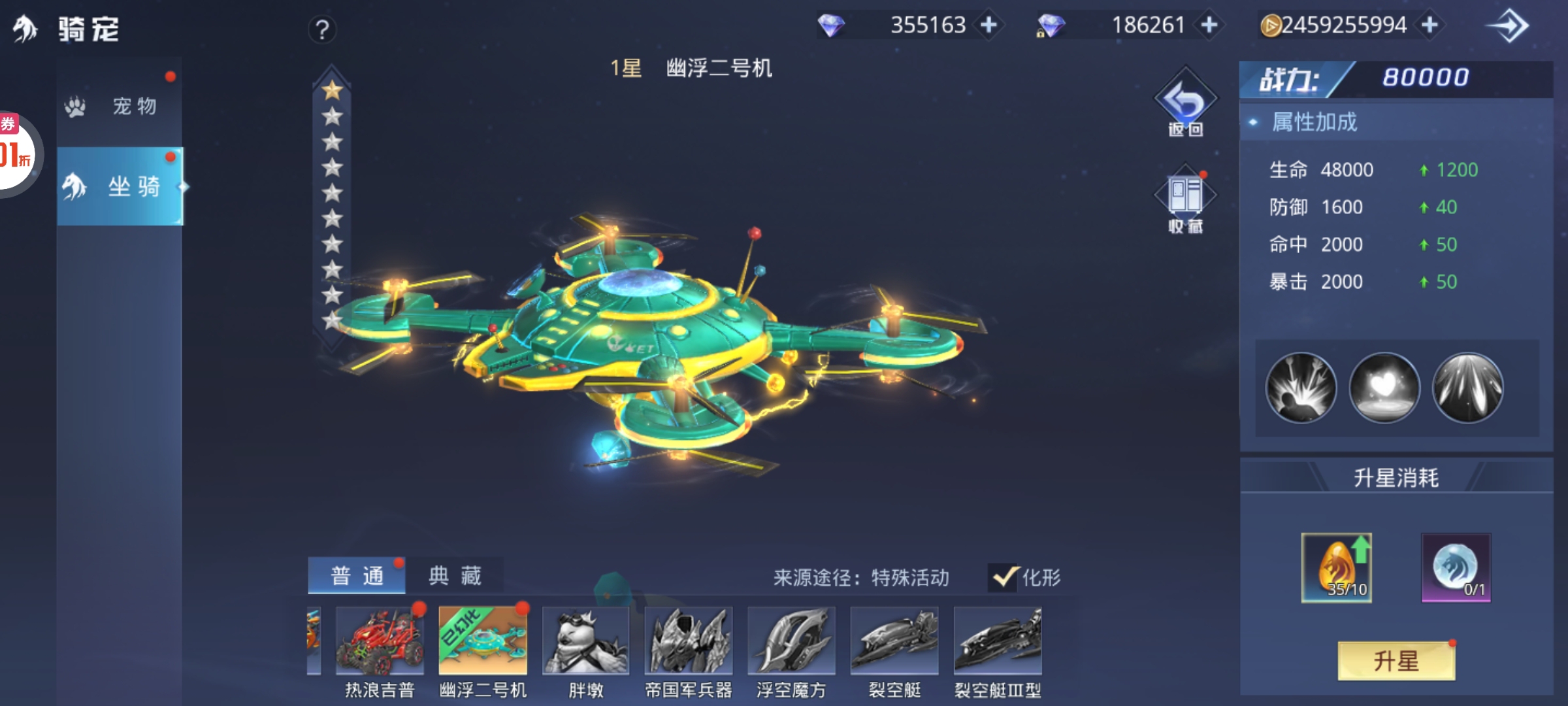
Task: Exit via the top-right arrow button
Action: pos(1509,27)
